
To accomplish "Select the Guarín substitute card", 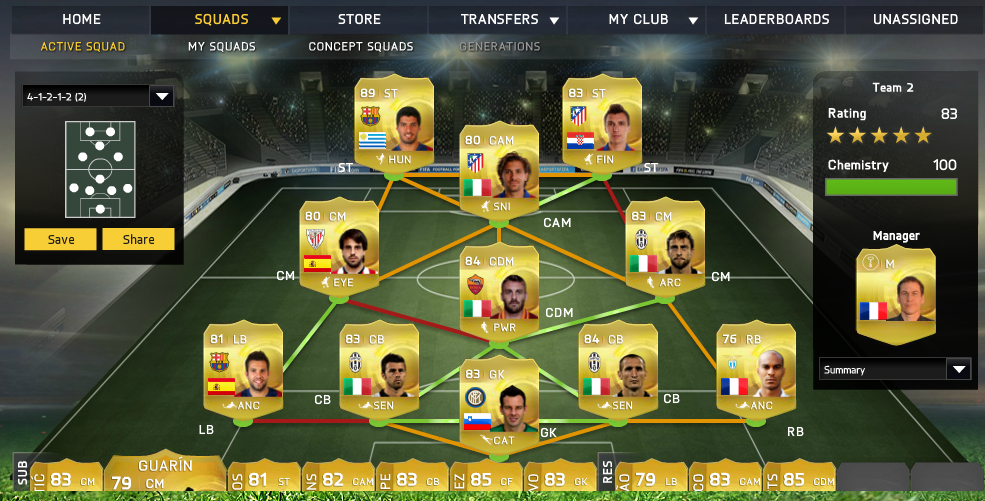I will click(x=165, y=474).
